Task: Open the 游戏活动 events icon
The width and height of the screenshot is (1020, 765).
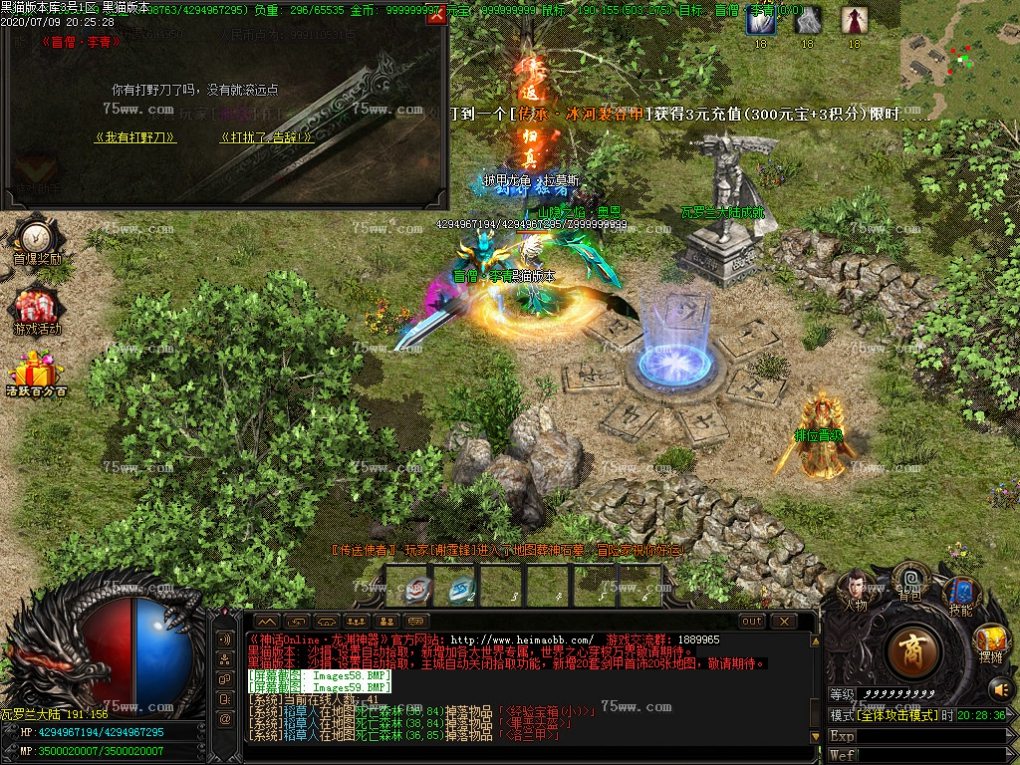Action: coord(37,307)
